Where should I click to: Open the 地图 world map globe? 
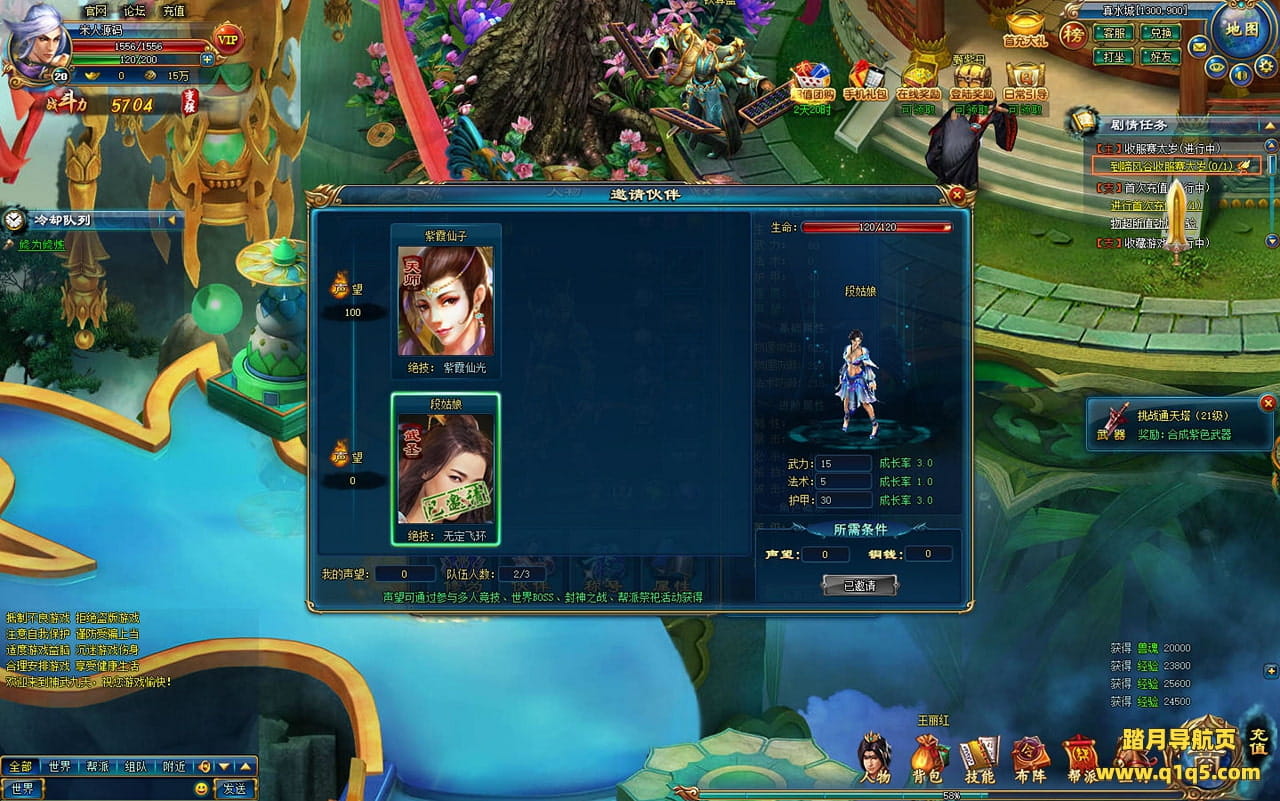(x=1241, y=30)
